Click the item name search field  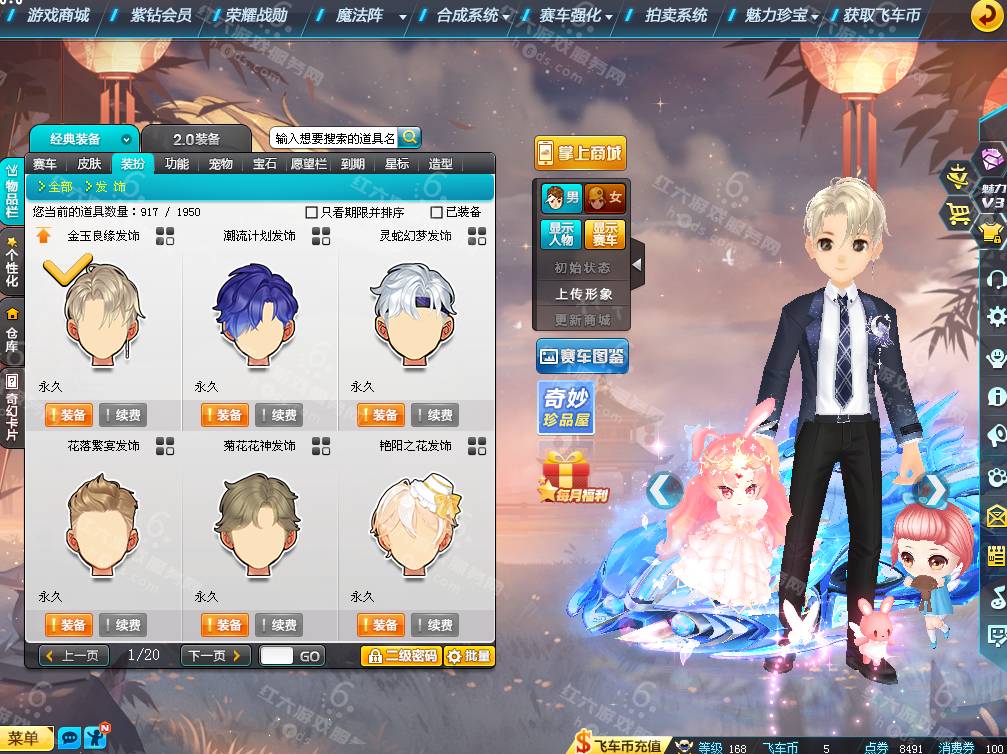334,138
